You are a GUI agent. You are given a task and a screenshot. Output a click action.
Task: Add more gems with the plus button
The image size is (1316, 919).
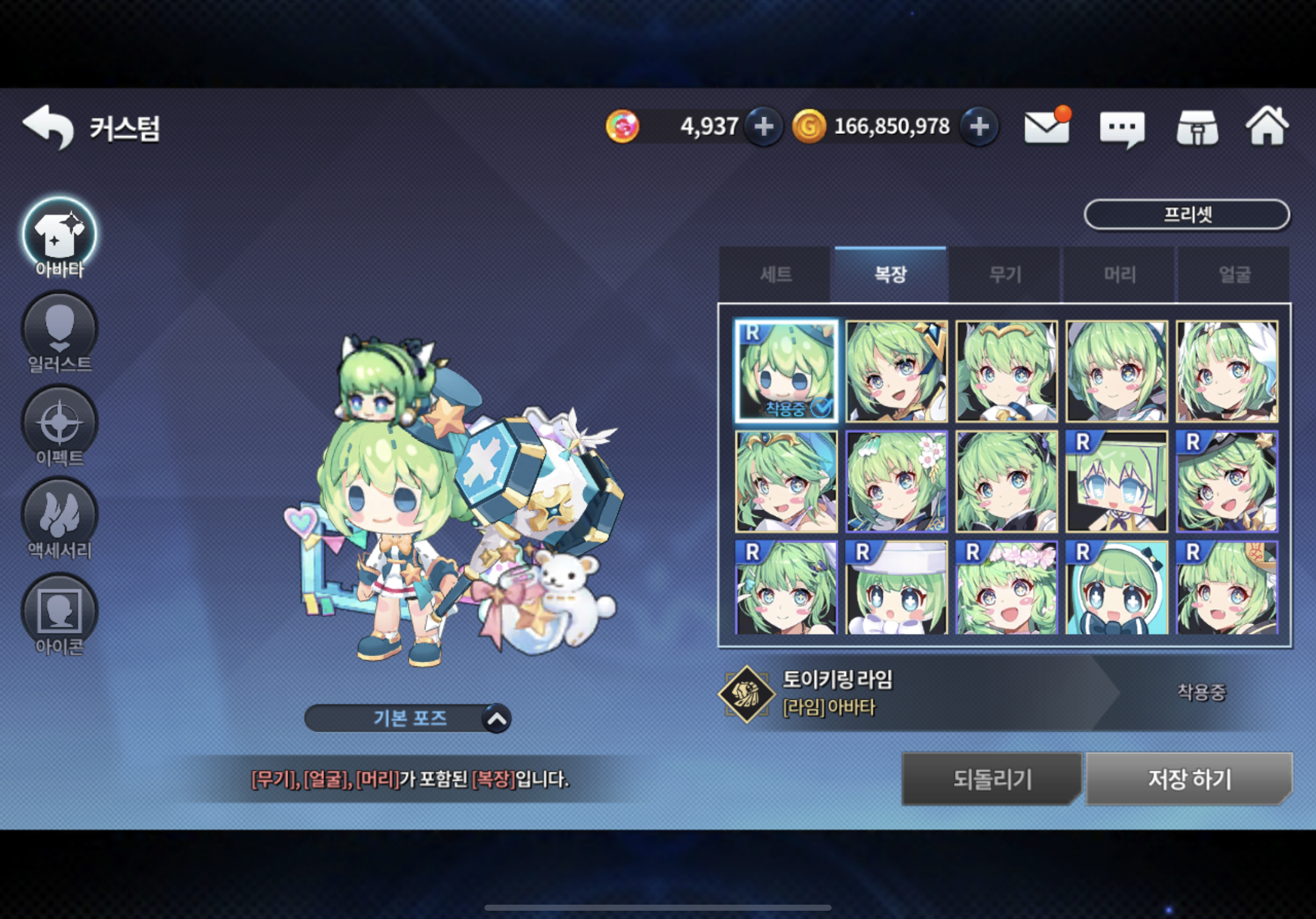(763, 127)
